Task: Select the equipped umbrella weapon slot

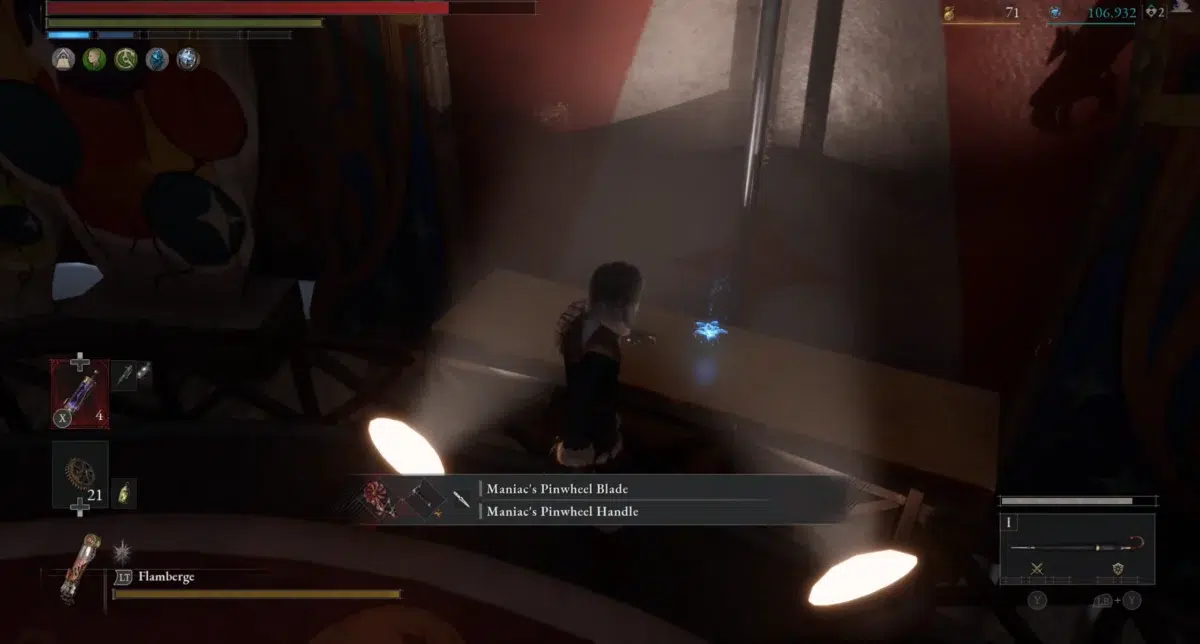Action: point(1076,546)
